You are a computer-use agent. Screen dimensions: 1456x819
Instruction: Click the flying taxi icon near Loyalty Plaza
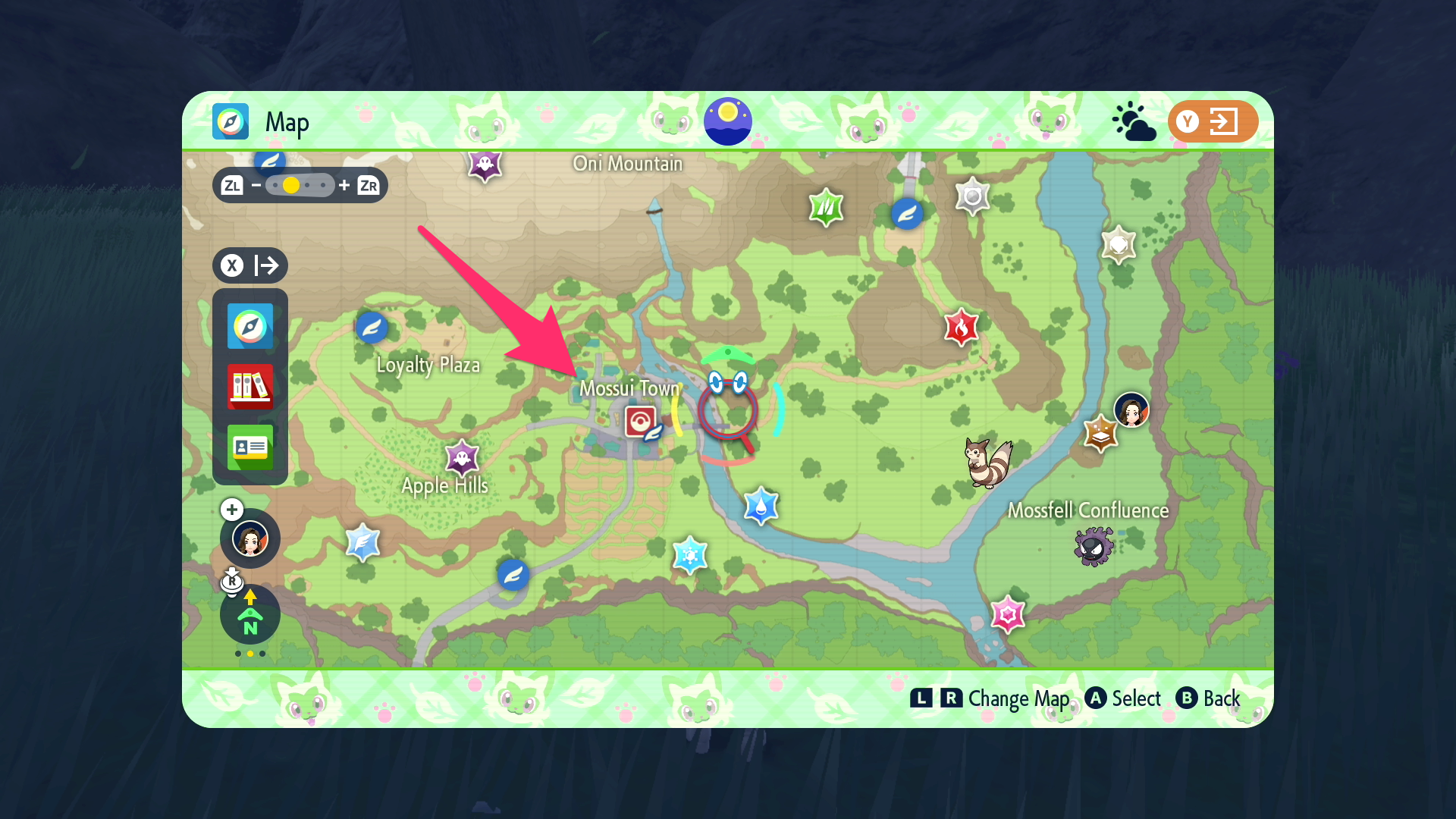371,326
